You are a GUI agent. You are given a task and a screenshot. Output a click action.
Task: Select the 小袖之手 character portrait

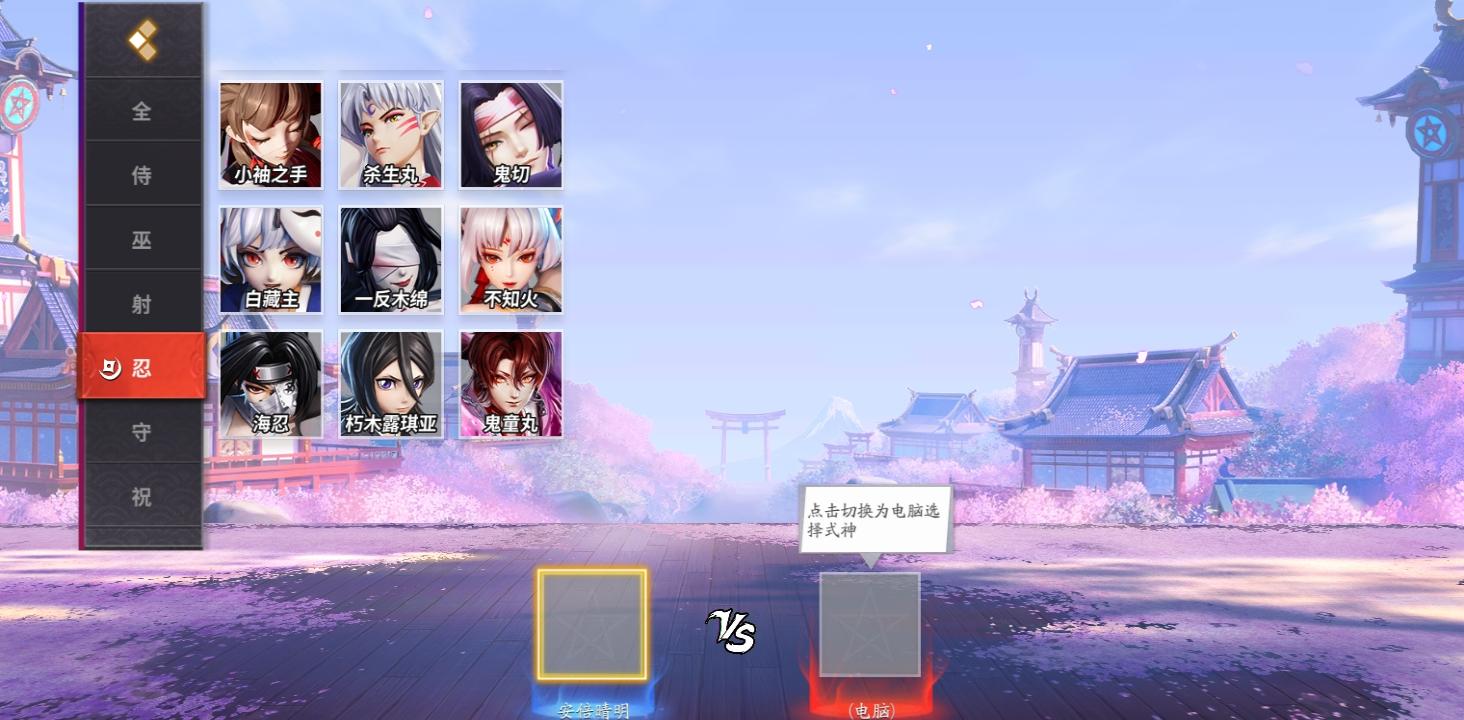pyautogui.click(x=270, y=132)
